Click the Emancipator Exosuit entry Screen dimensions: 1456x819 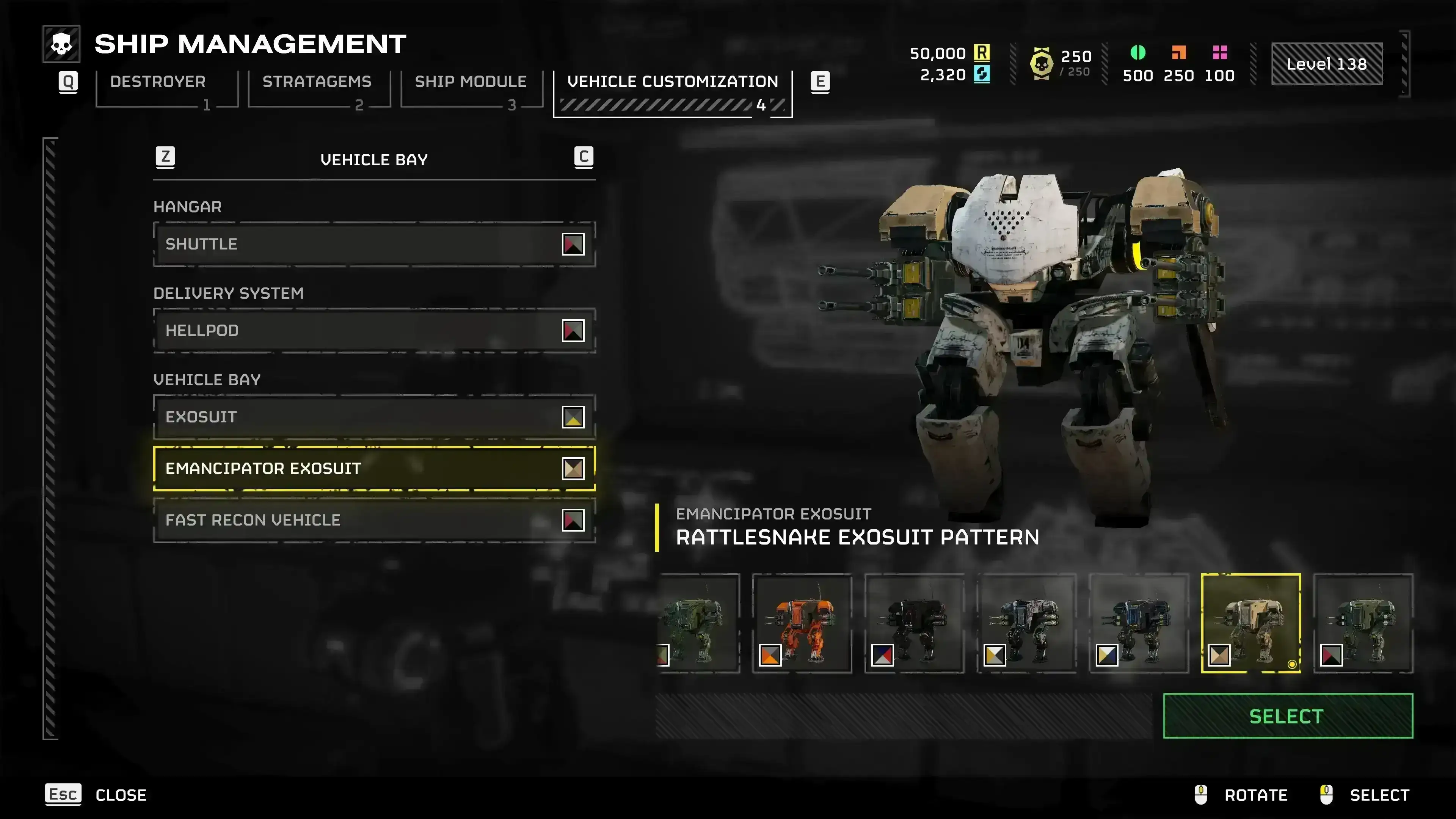click(373, 469)
